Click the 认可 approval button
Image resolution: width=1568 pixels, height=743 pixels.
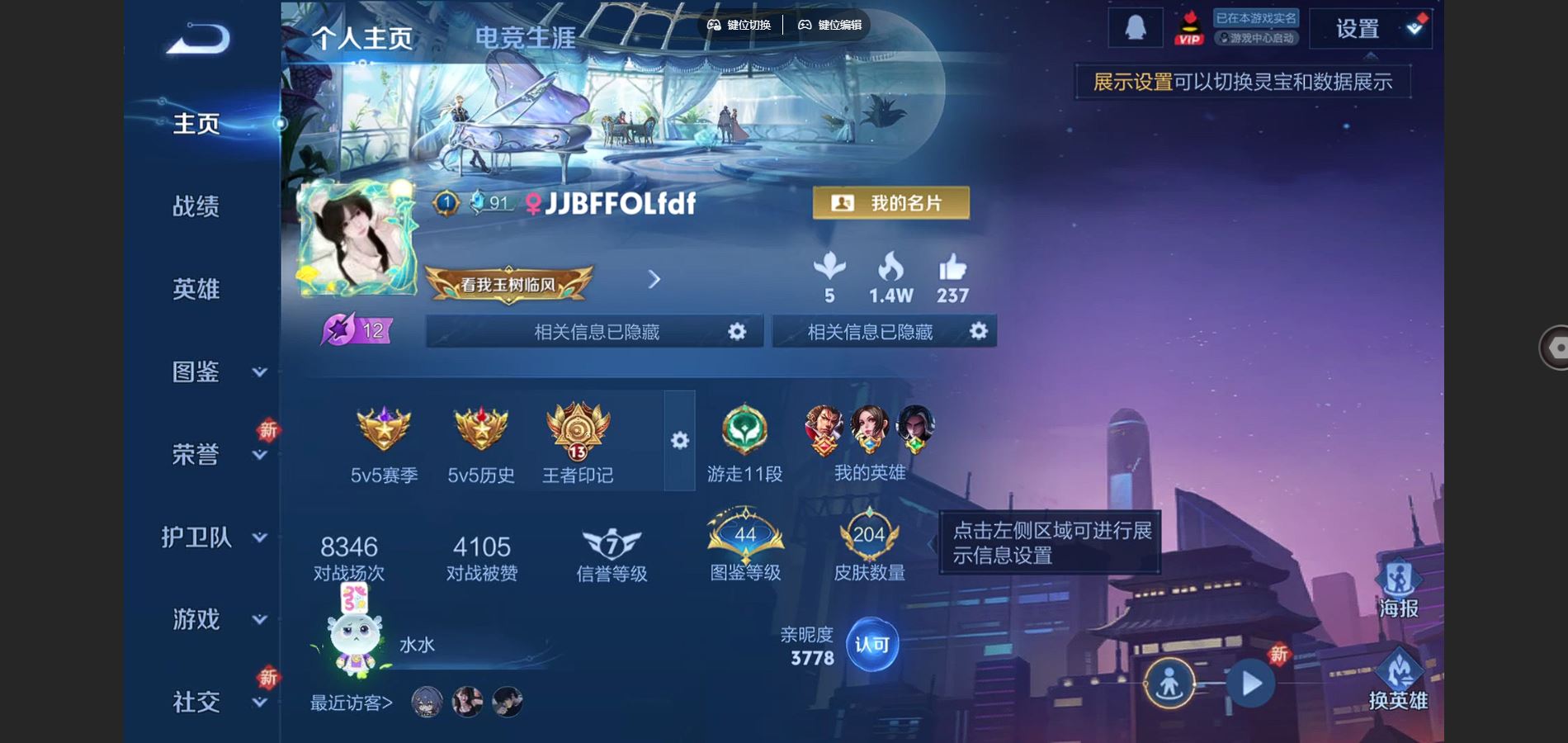[871, 645]
